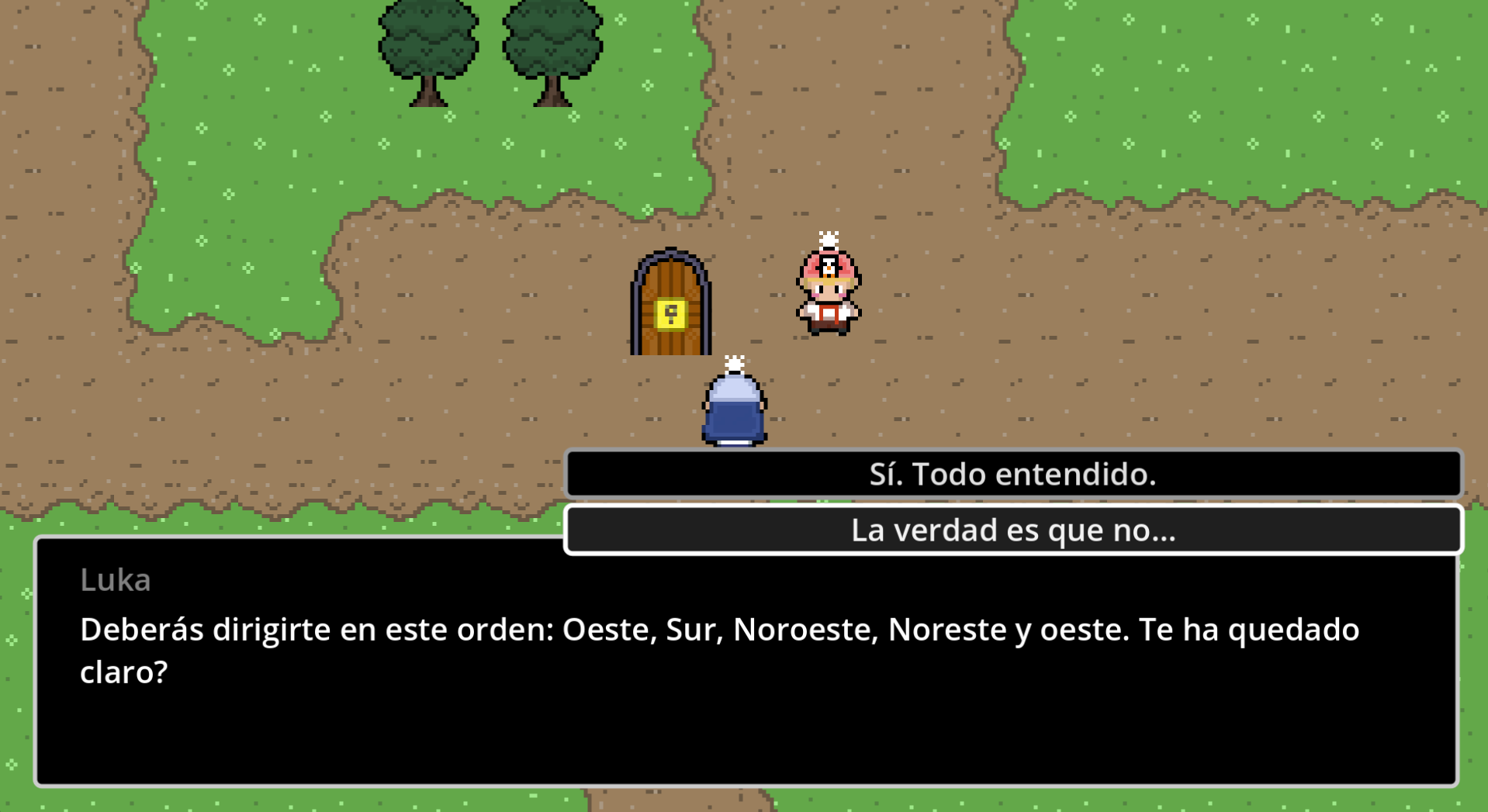This screenshot has width=1488, height=812.
Task: Select "La verdad es que no..." option
Action: coord(1012,530)
